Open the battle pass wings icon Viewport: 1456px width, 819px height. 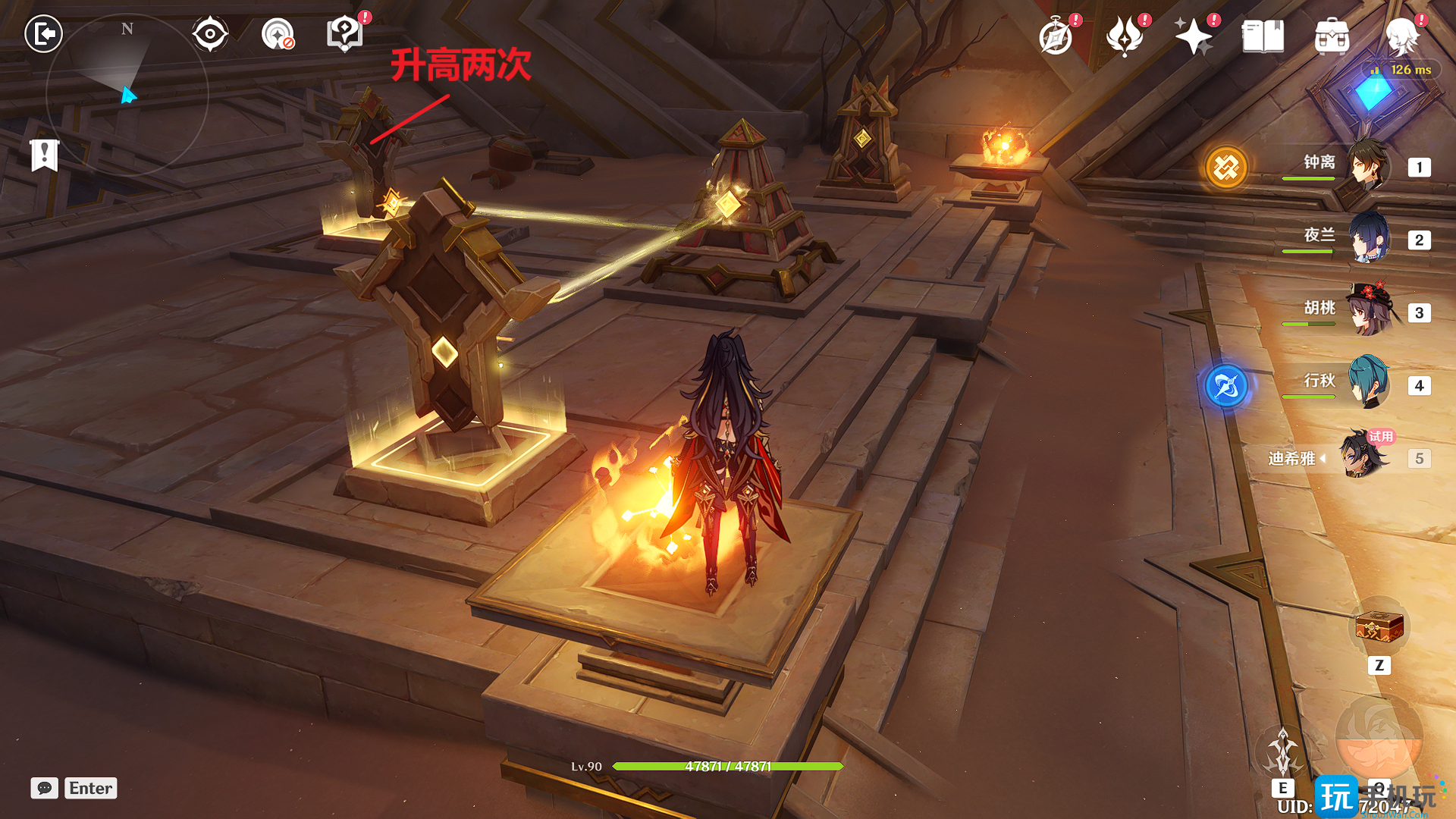1126,34
